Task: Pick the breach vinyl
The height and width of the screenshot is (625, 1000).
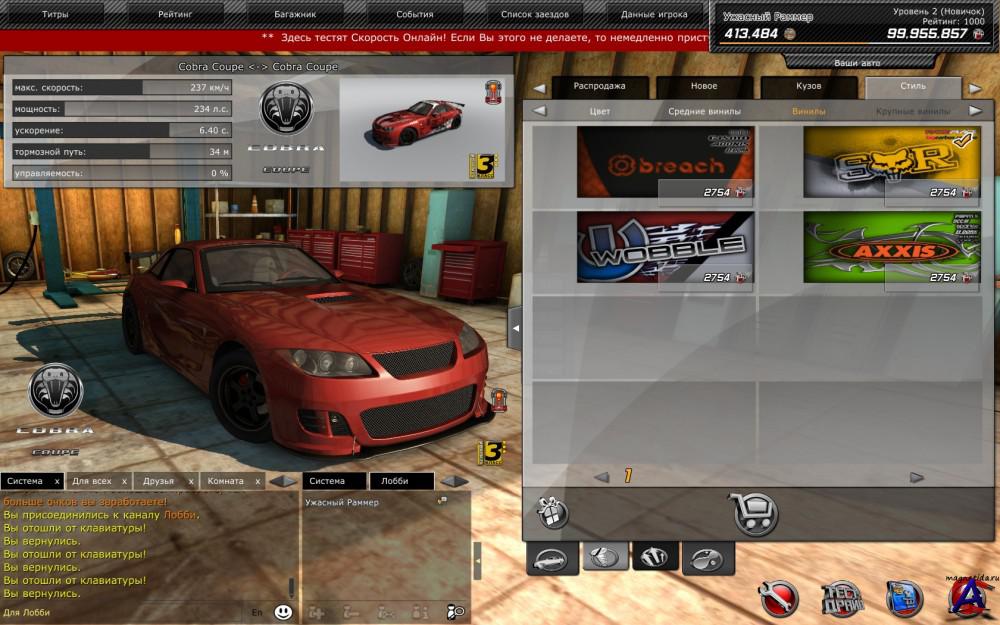Action: [665, 162]
